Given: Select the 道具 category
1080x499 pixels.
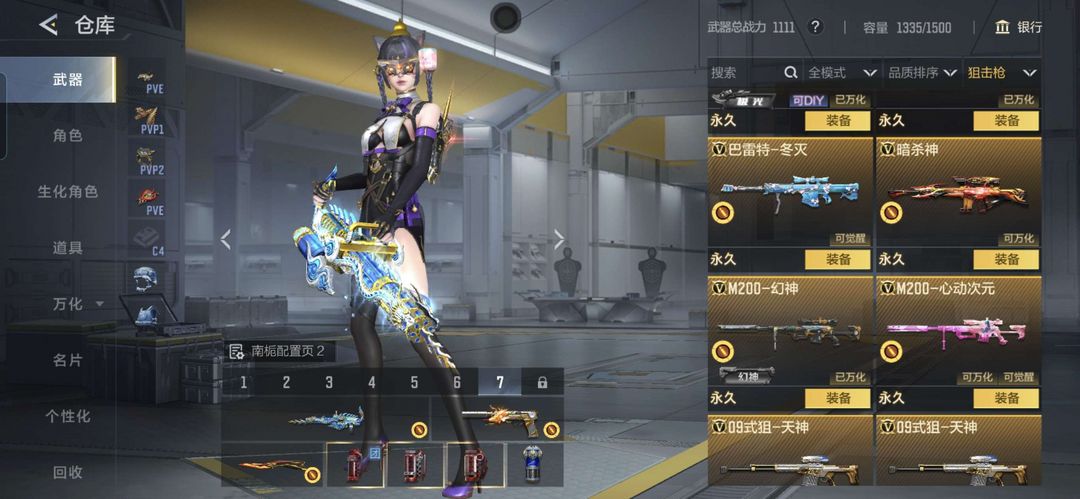Looking at the screenshot, I should [68, 247].
